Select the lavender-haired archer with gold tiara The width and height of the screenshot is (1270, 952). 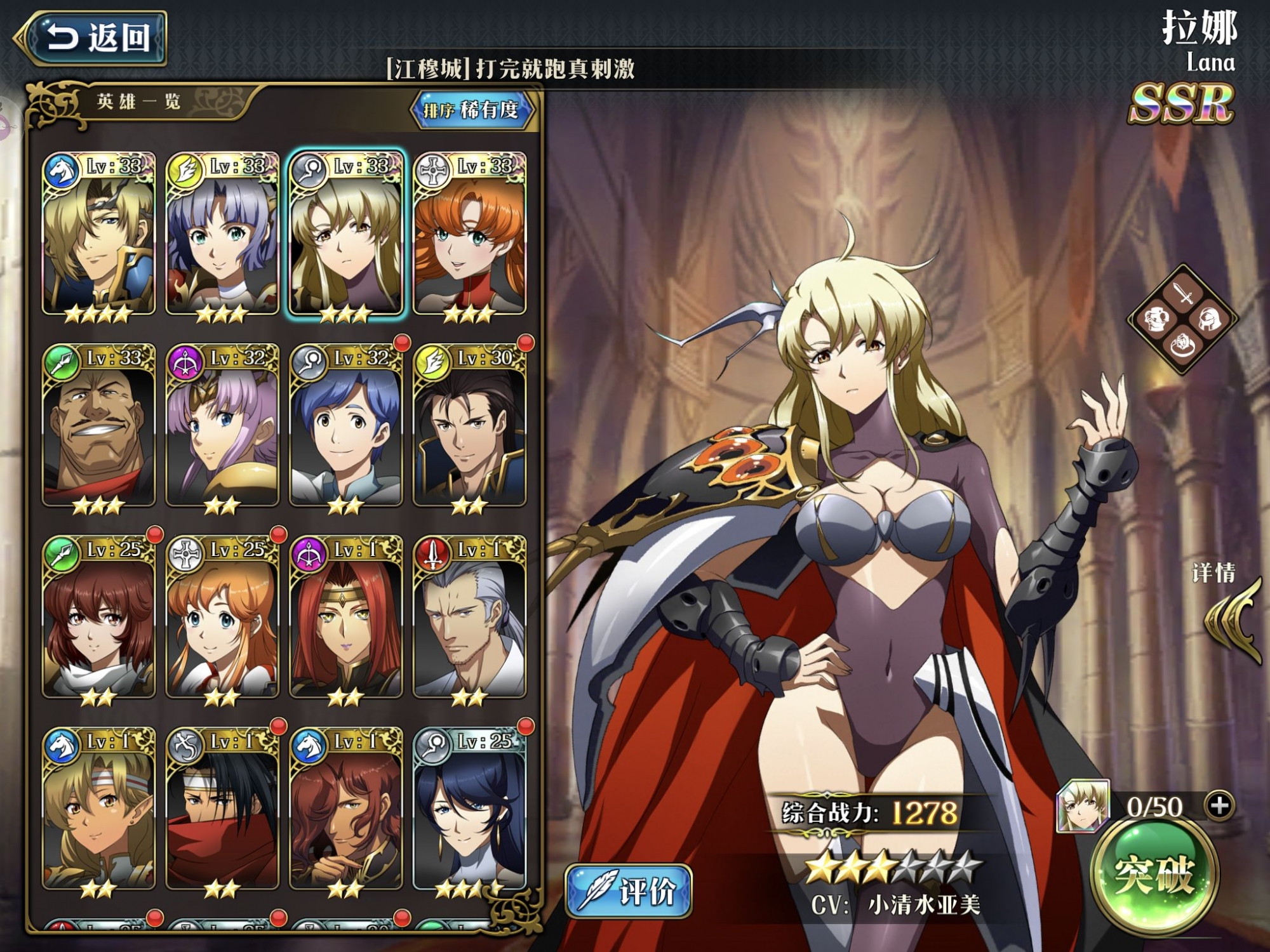(222, 426)
